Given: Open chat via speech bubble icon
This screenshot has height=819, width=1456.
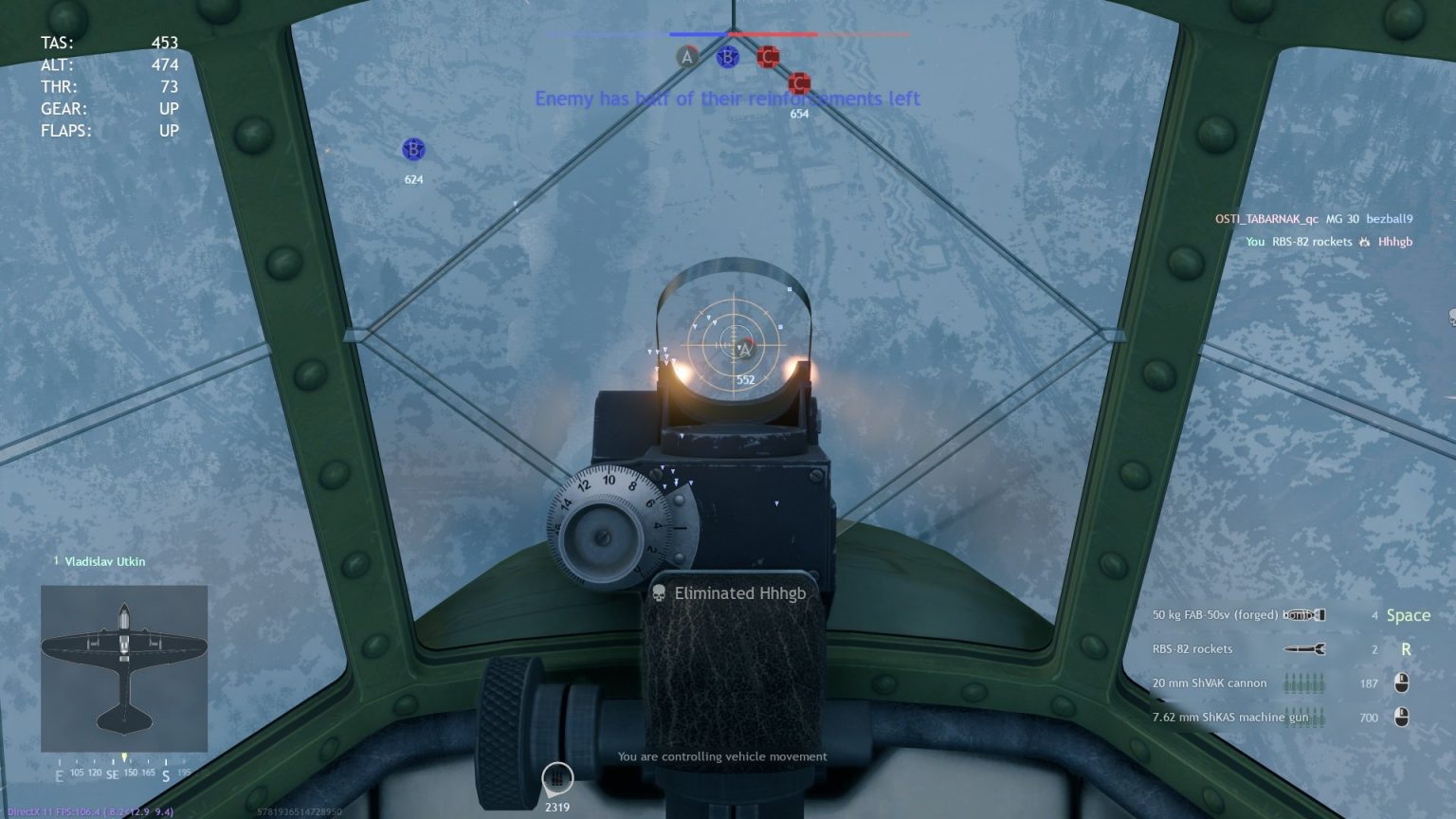Looking at the screenshot, I should 555,779.
